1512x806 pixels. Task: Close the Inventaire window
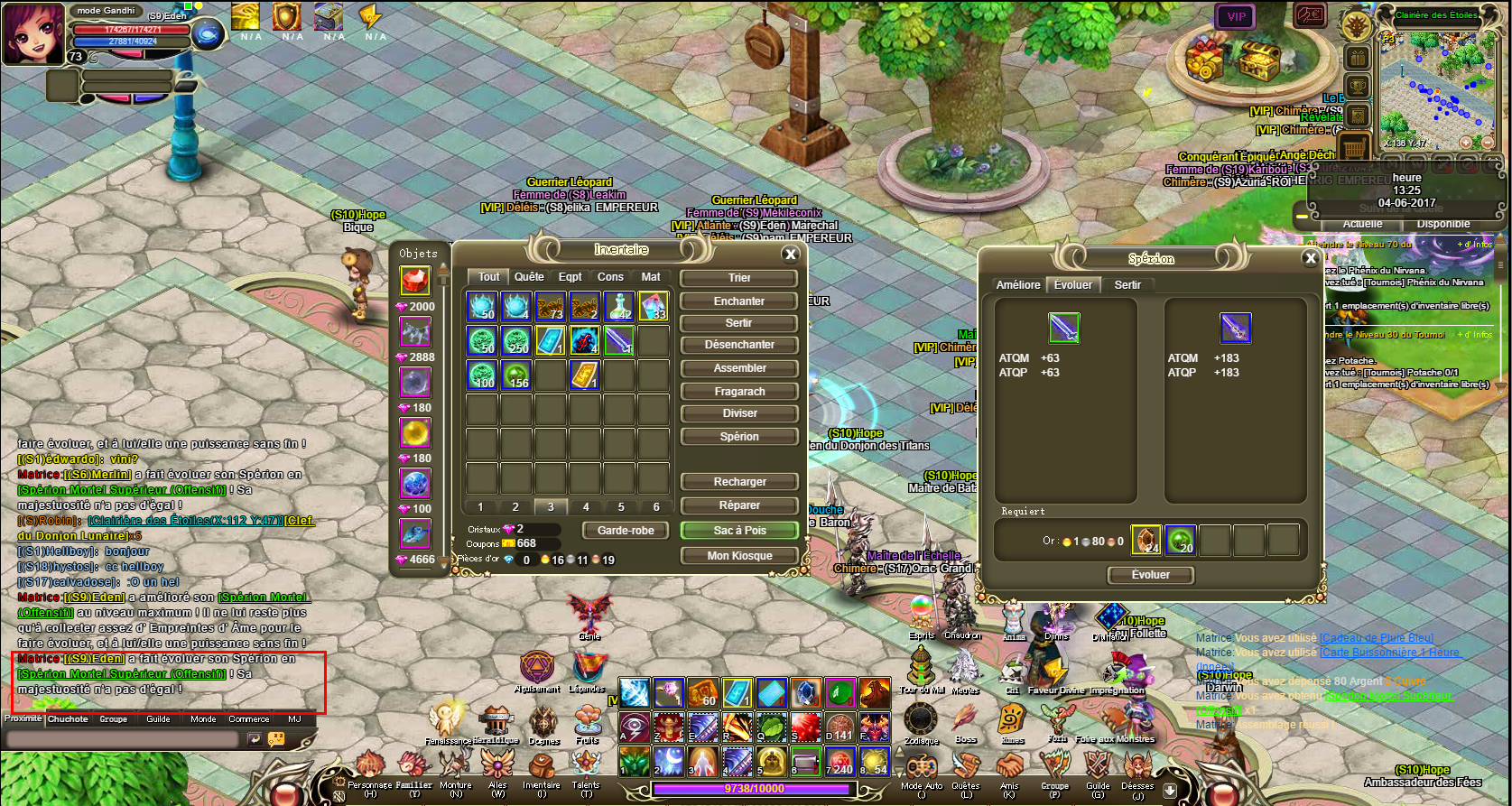[x=791, y=255]
